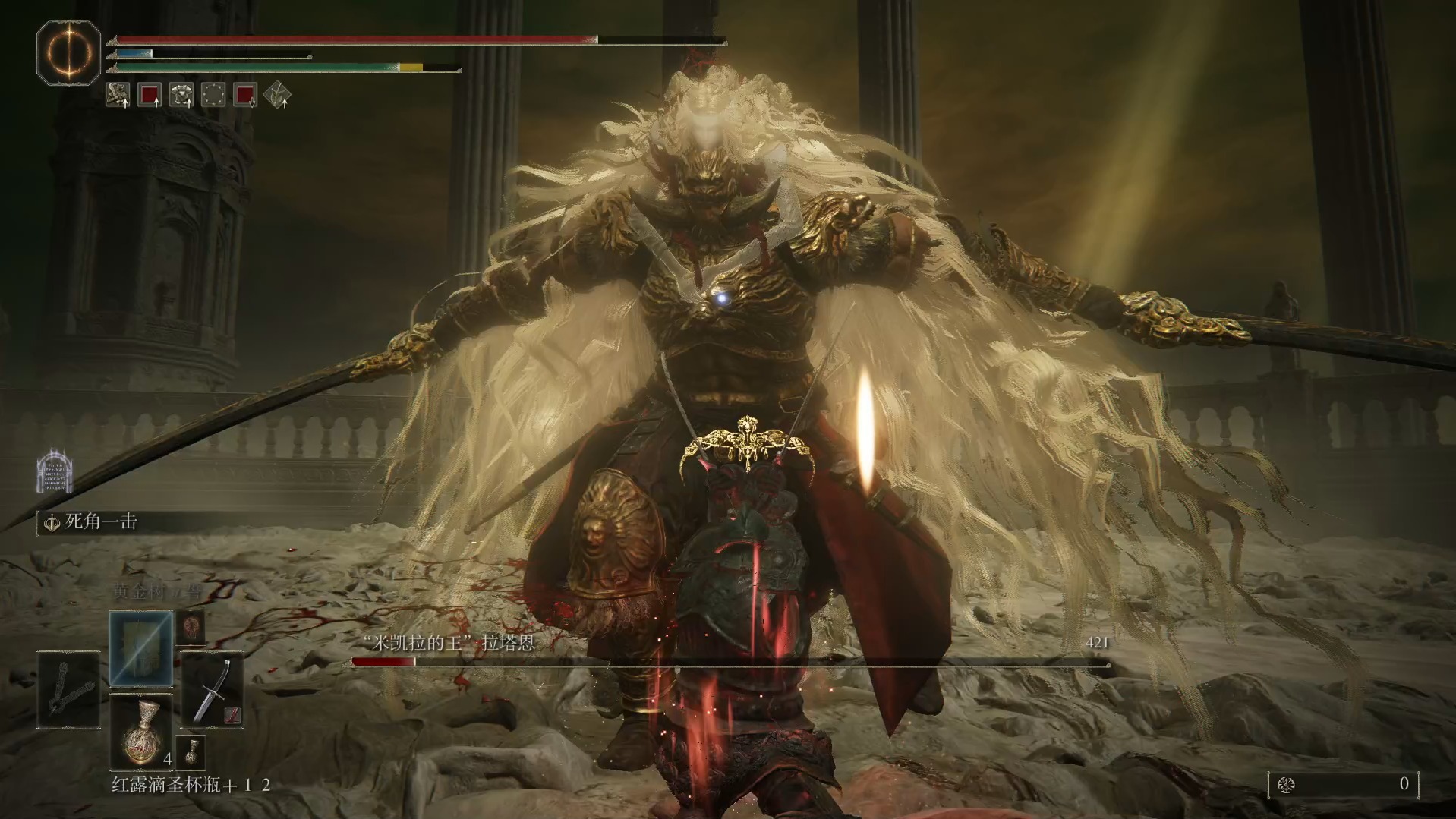Select the blue-highlighted memorized spell slot
Viewport: 1456px width, 819px height.
141,649
